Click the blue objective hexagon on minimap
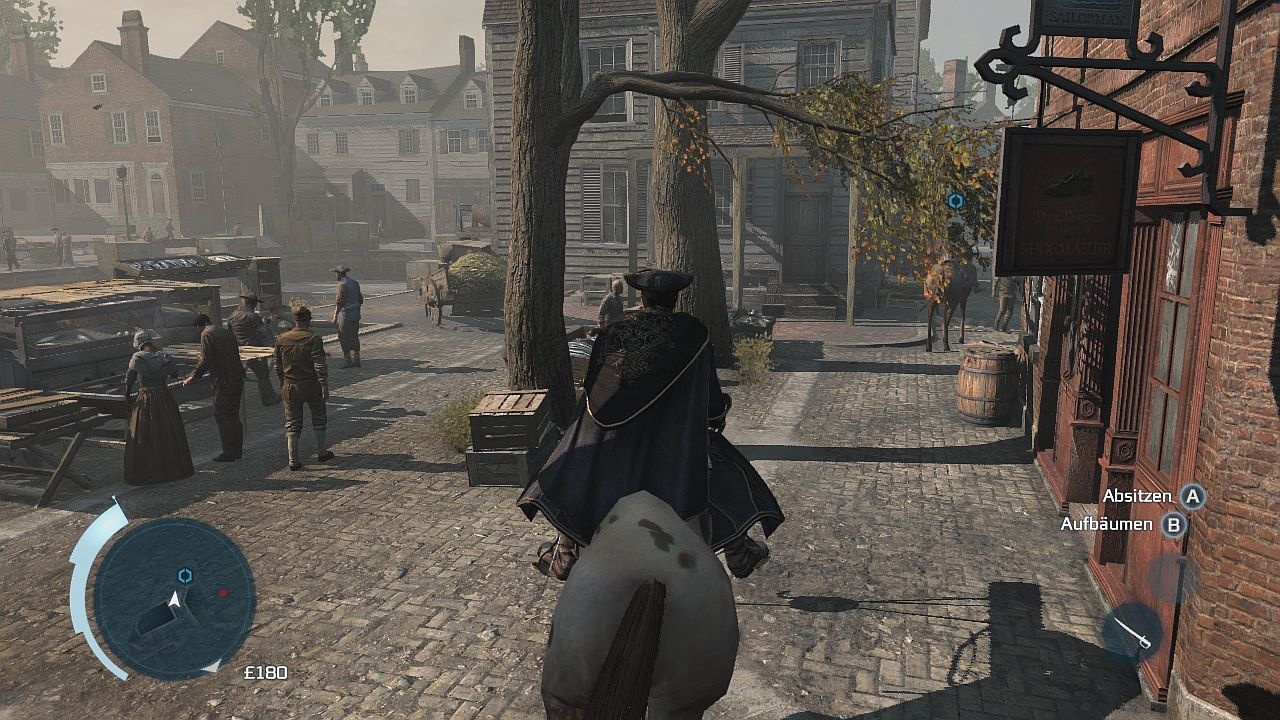This screenshot has width=1280, height=720. (183, 576)
